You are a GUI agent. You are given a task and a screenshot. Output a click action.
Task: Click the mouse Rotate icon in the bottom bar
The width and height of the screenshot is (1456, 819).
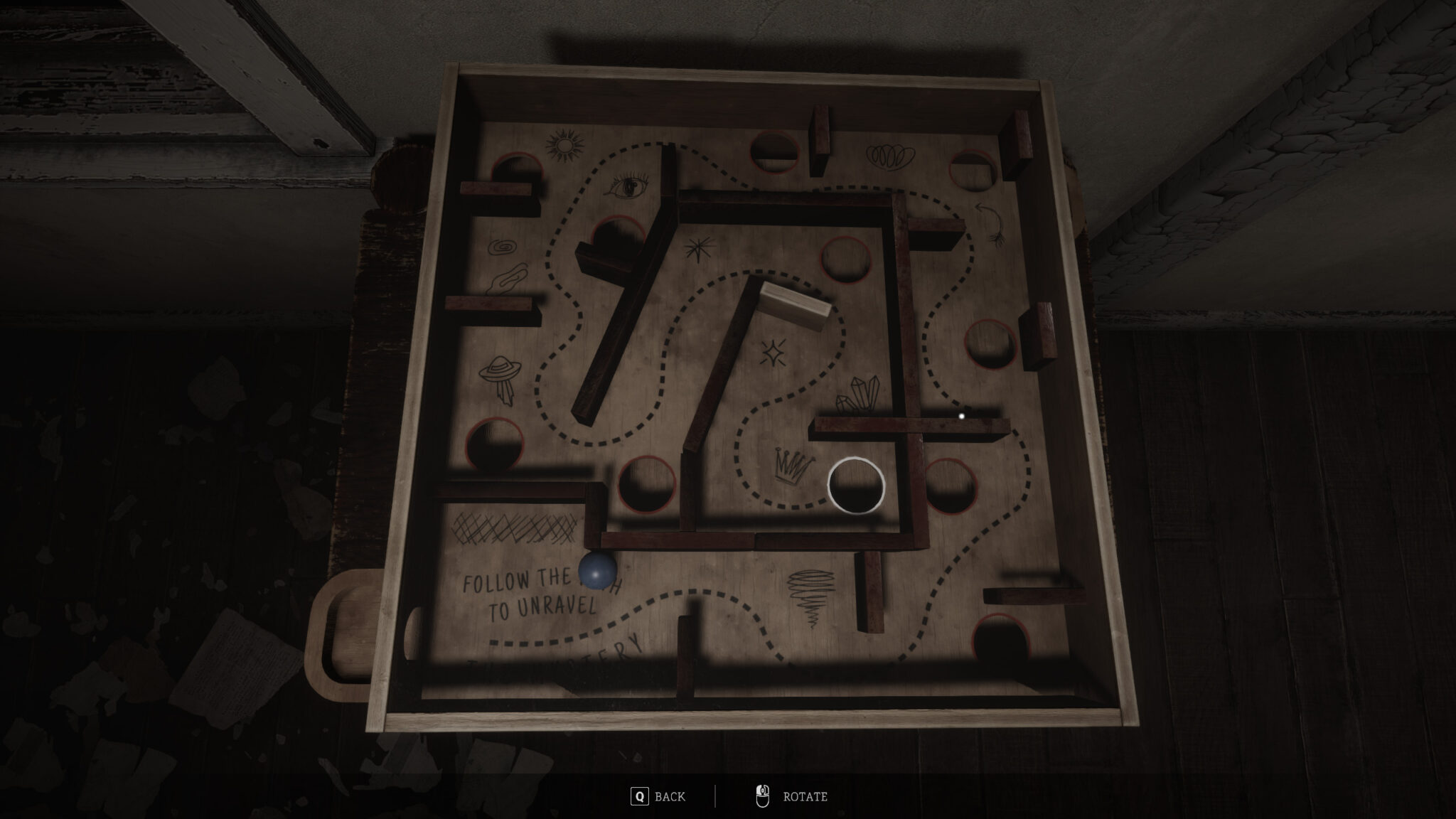tap(761, 796)
